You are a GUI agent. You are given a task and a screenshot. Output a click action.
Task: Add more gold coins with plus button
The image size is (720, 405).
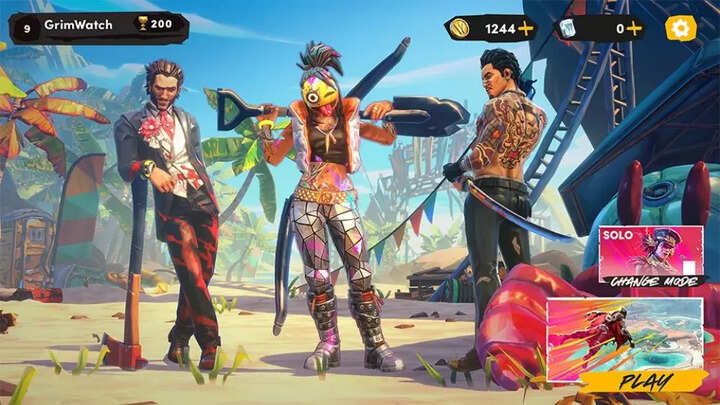click(x=526, y=28)
